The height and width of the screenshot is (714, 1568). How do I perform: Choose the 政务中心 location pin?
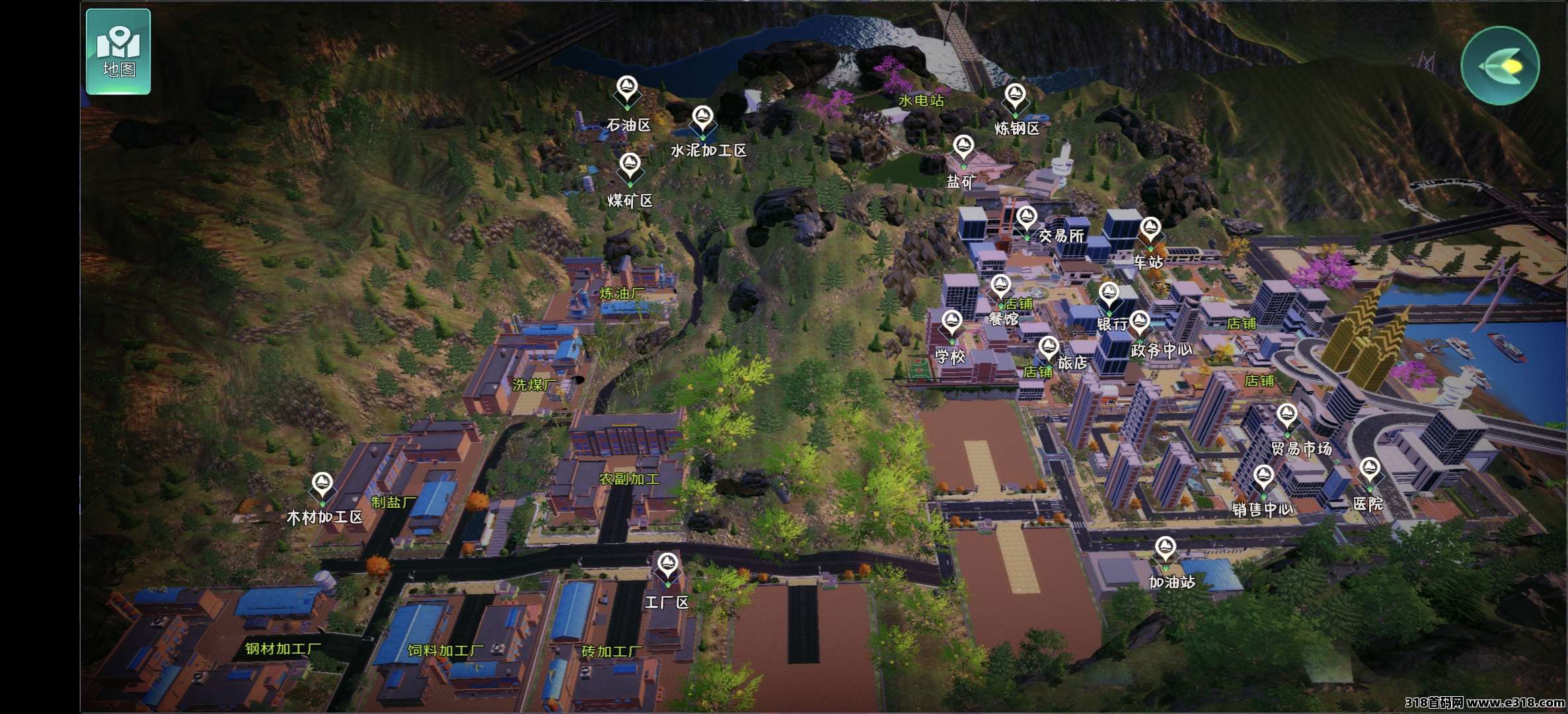pos(1140,324)
